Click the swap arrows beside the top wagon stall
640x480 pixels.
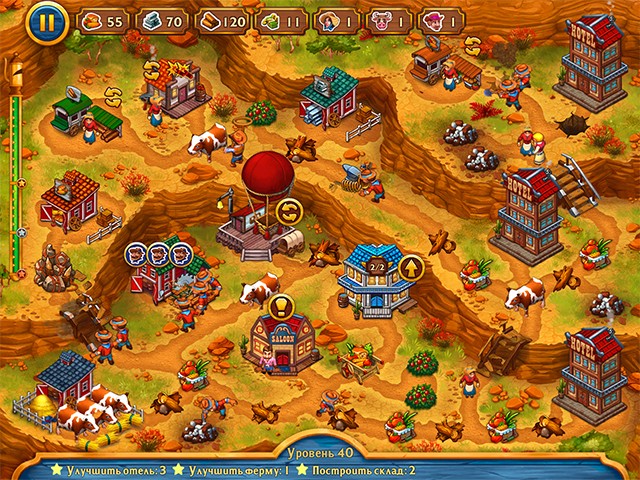(471, 46)
